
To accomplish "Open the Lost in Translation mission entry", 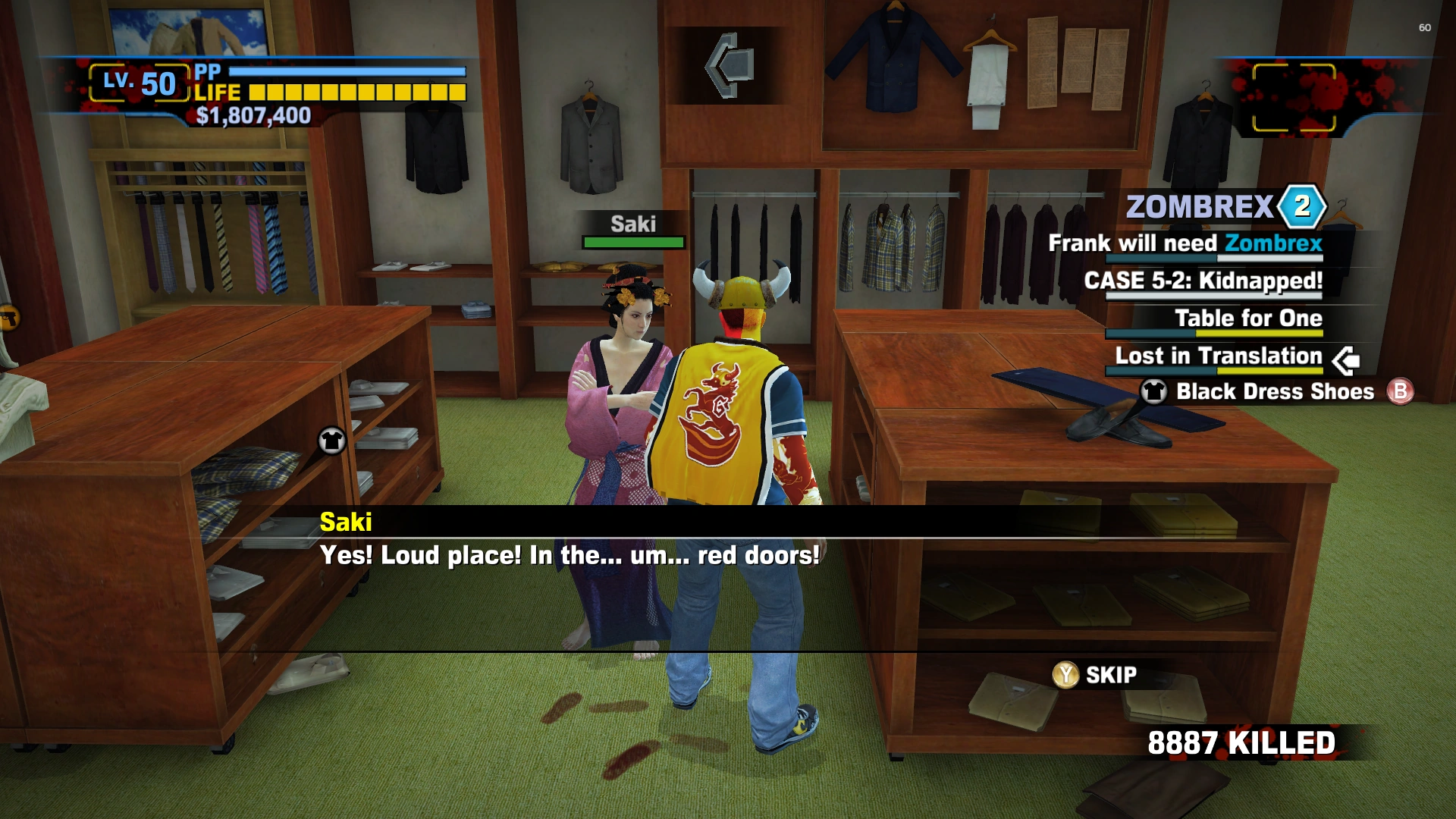I will tap(1218, 356).
